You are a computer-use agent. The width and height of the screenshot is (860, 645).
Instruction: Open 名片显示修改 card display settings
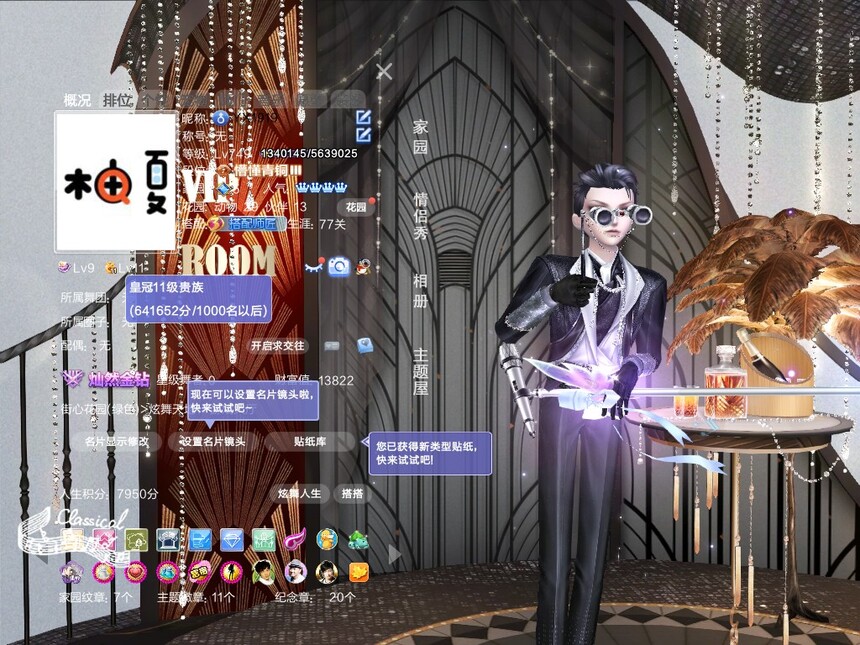pos(117,441)
